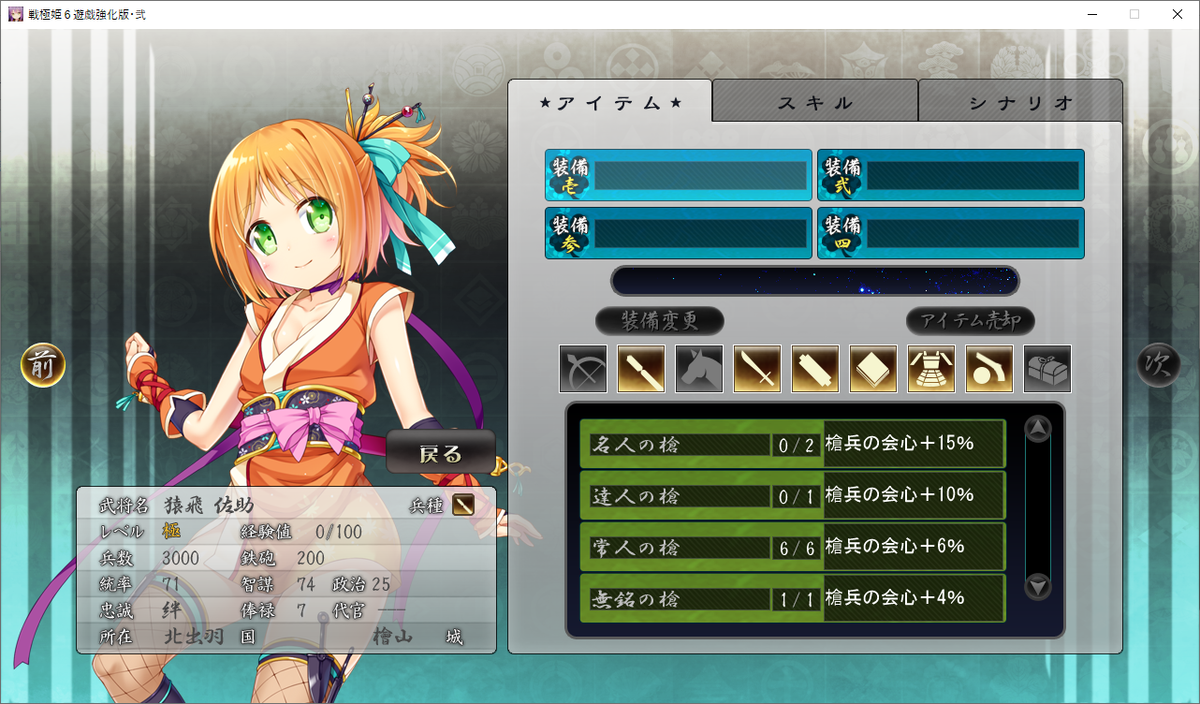Select equipment slot 壱
The width and height of the screenshot is (1200, 704).
[x=679, y=176]
